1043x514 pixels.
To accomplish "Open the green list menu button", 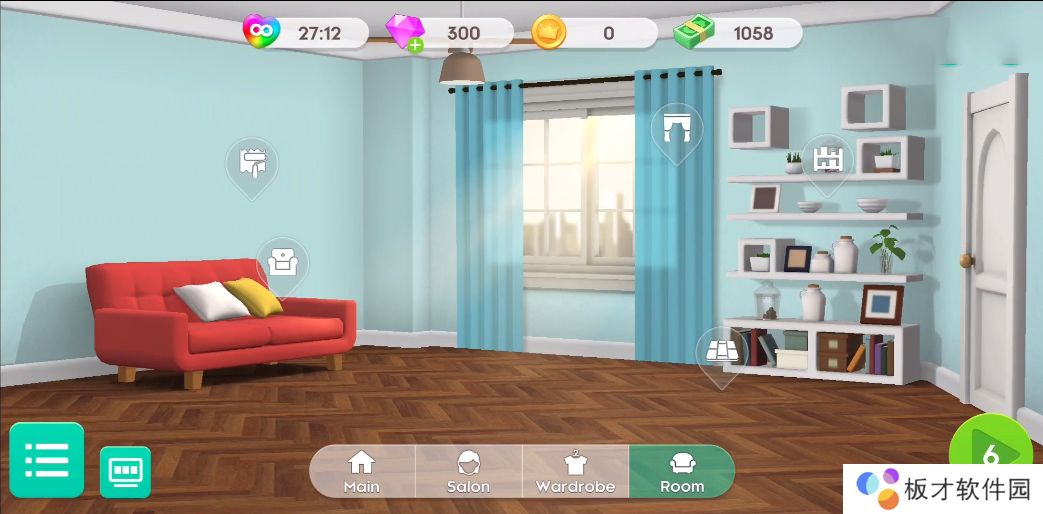I will click(x=47, y=461).
